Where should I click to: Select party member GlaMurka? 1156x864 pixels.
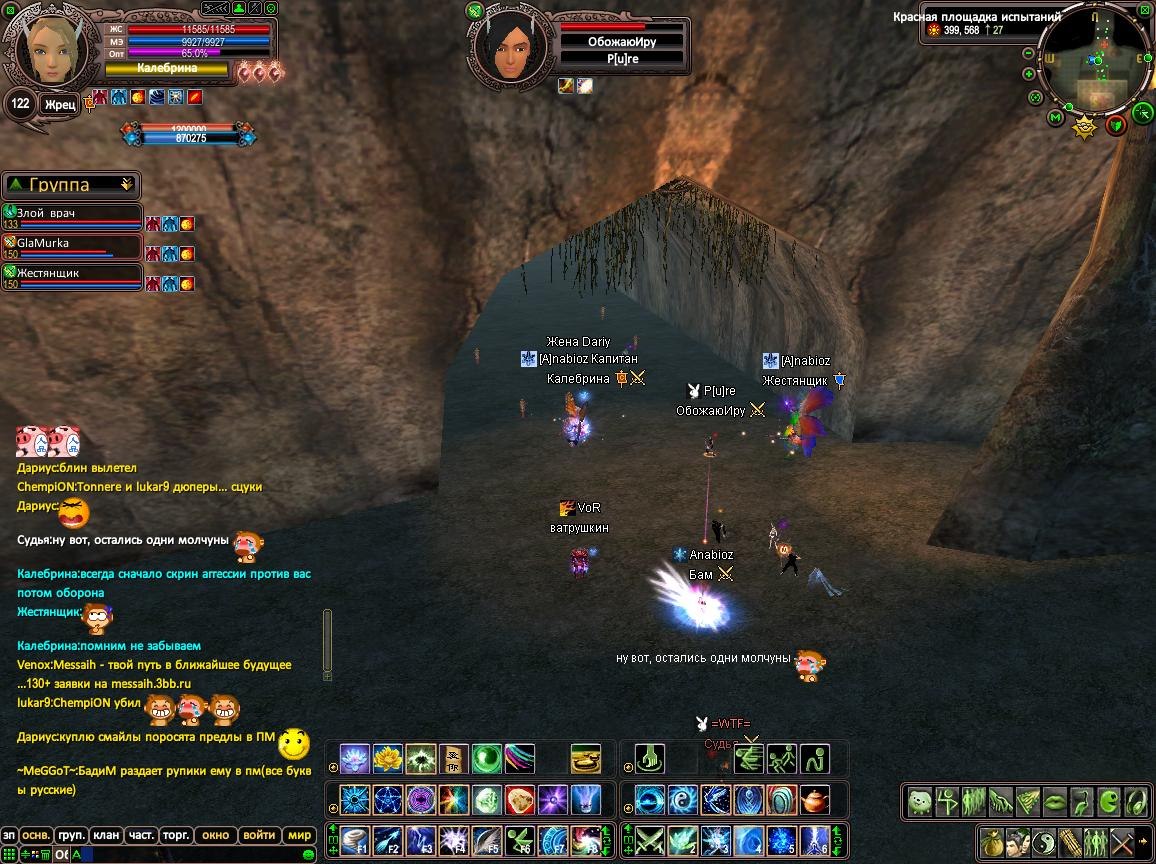tap(70, 246)
